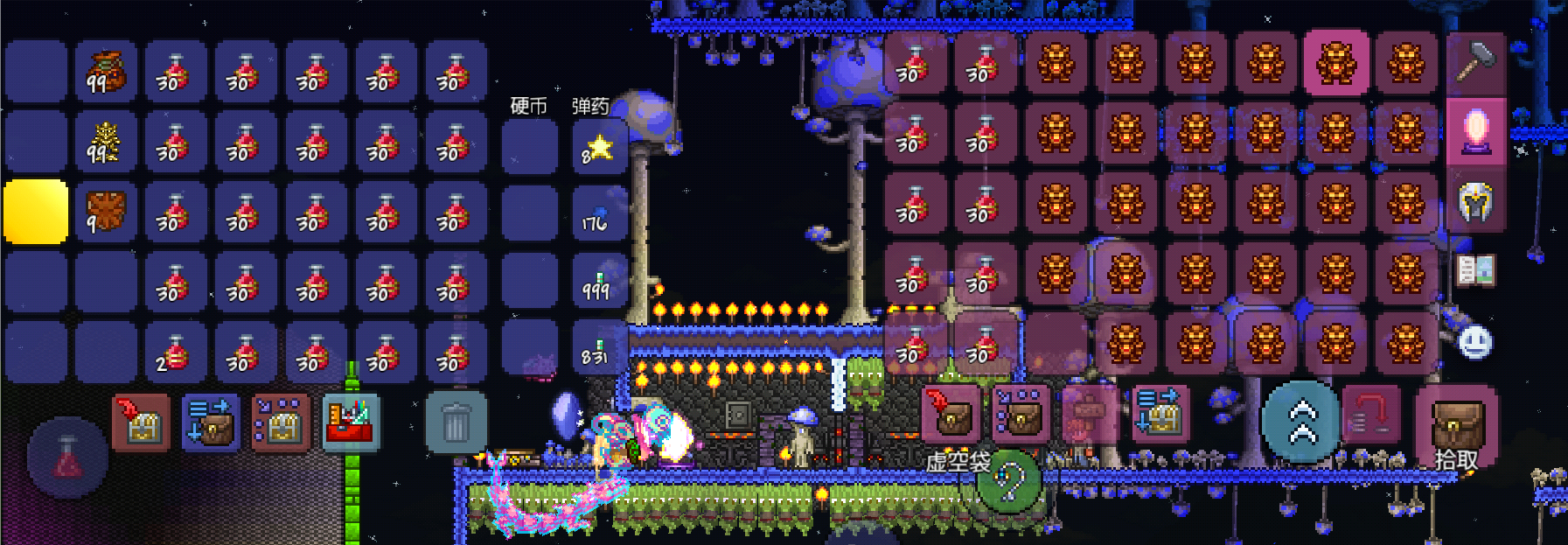Image resolution: width=1568 pixels, height=545 pixels.
Task: Tap the trash can slot
Action: 456,423
